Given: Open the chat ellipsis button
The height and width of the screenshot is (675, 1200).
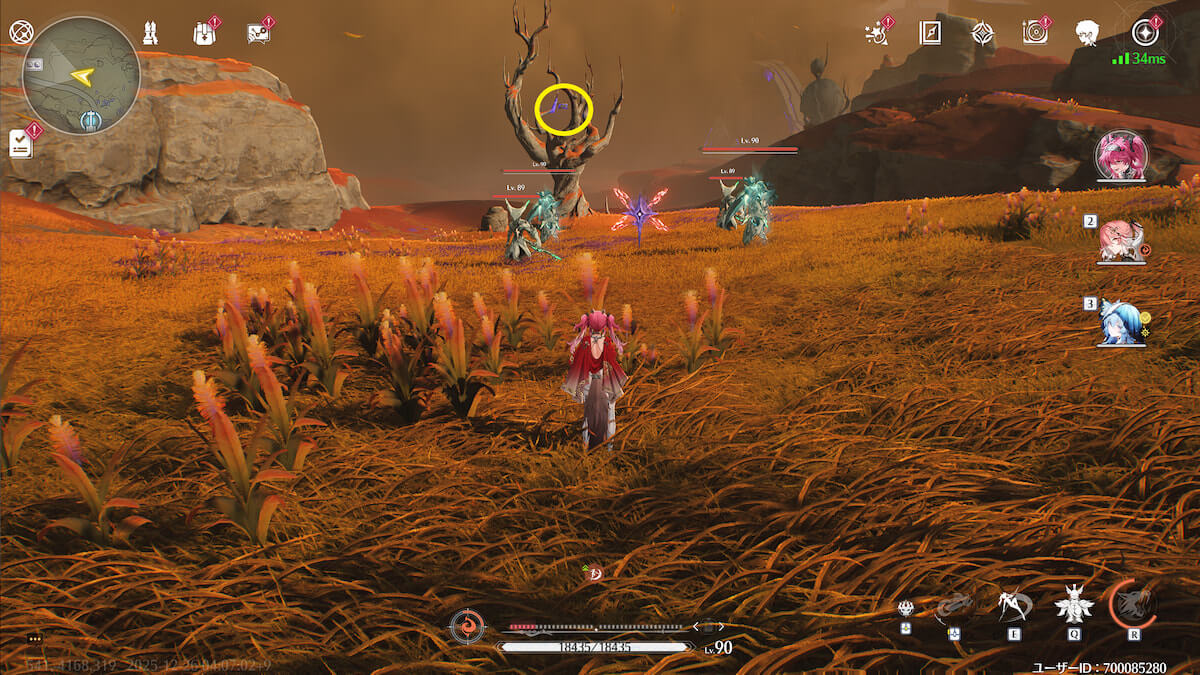Looking at the screenshot, I should click(x=35, y=638).
